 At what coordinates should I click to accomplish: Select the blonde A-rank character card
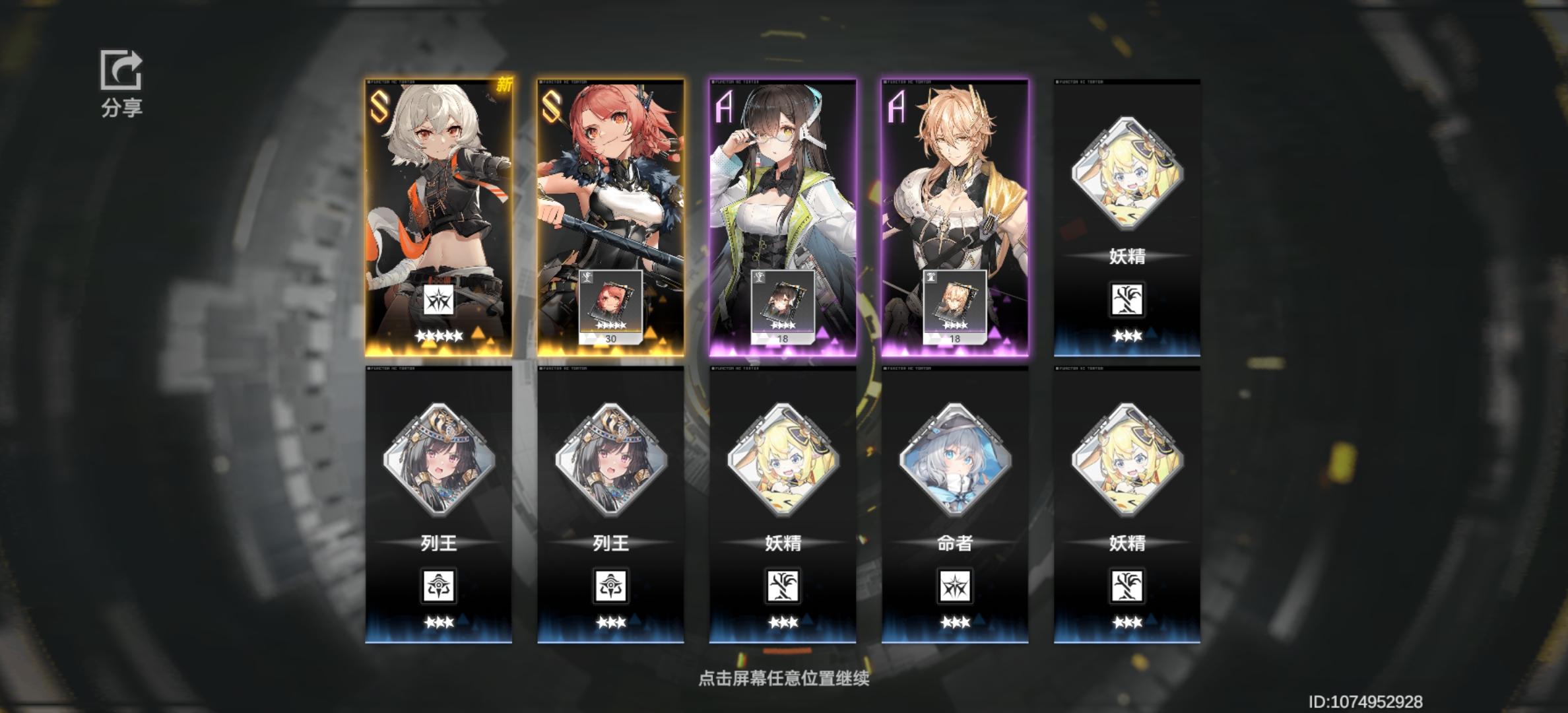952,198
